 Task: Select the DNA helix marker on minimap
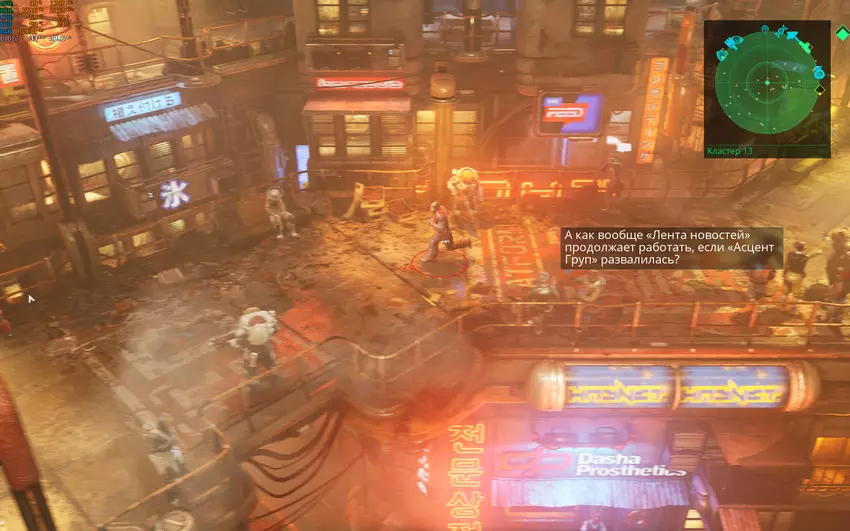point(781,31)
